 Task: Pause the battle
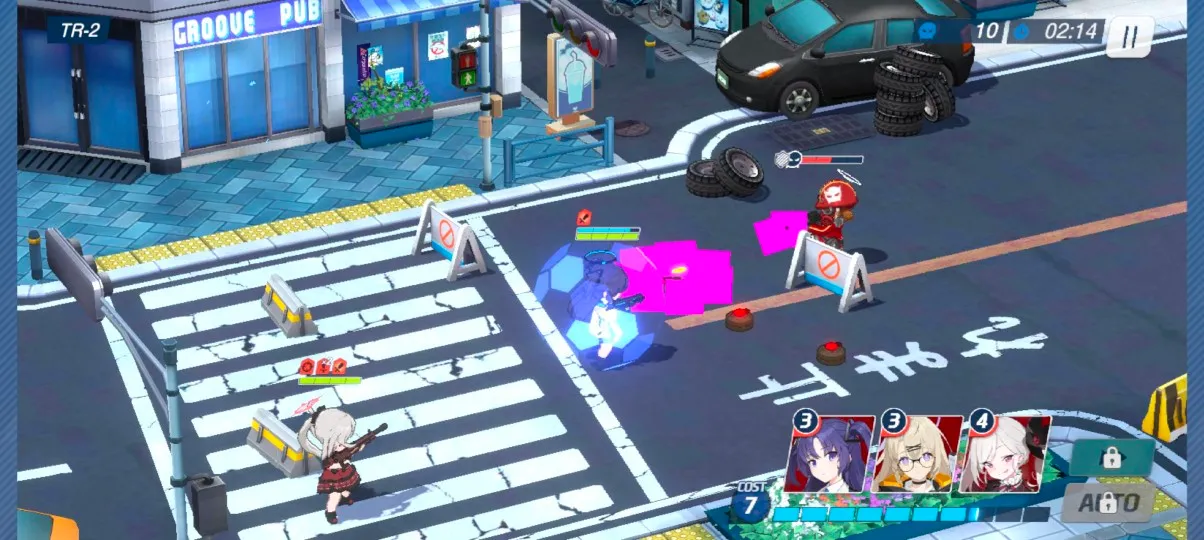click(1129, 36)
